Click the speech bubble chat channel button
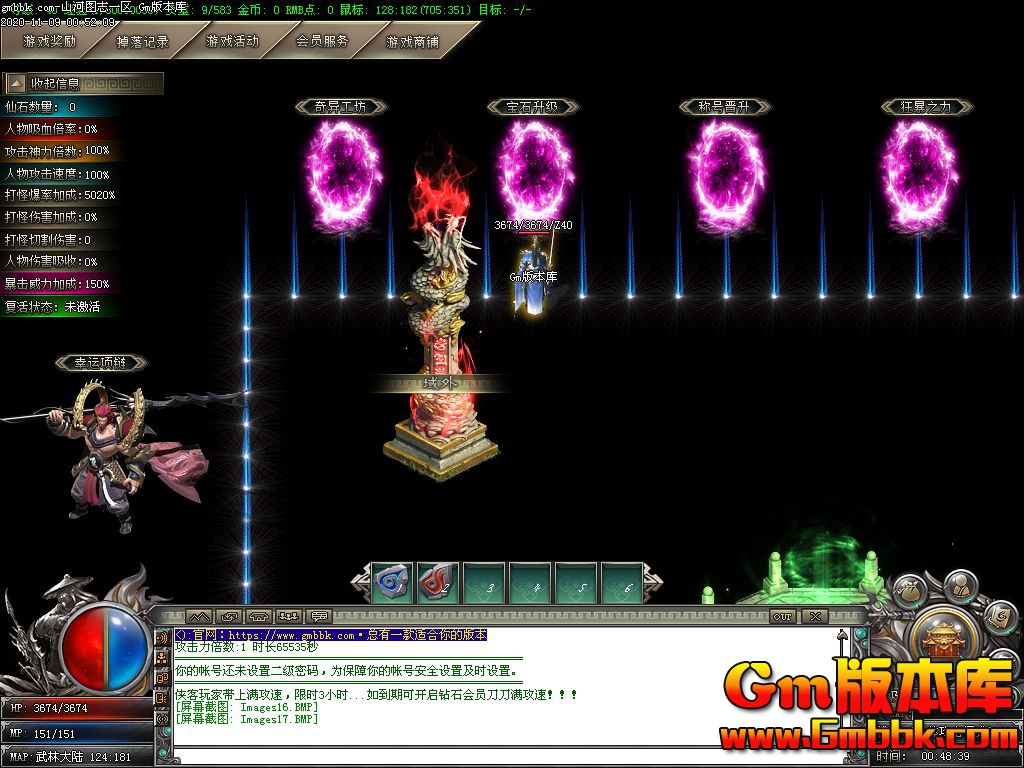 [x=320, y=617]
